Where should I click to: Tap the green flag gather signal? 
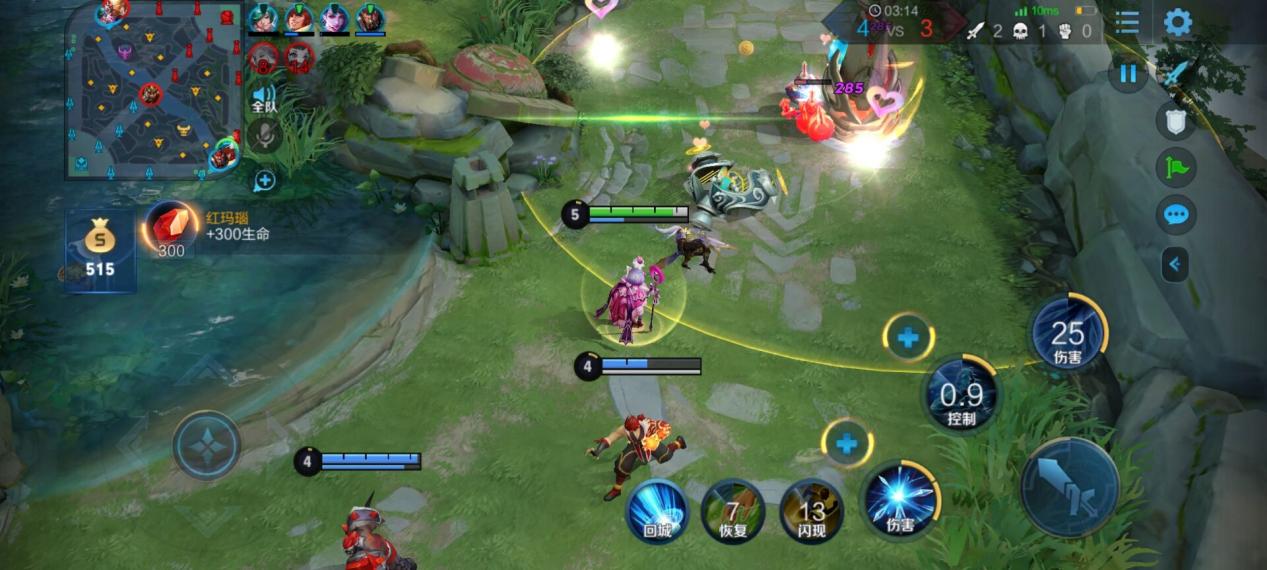click(1176, 167)
